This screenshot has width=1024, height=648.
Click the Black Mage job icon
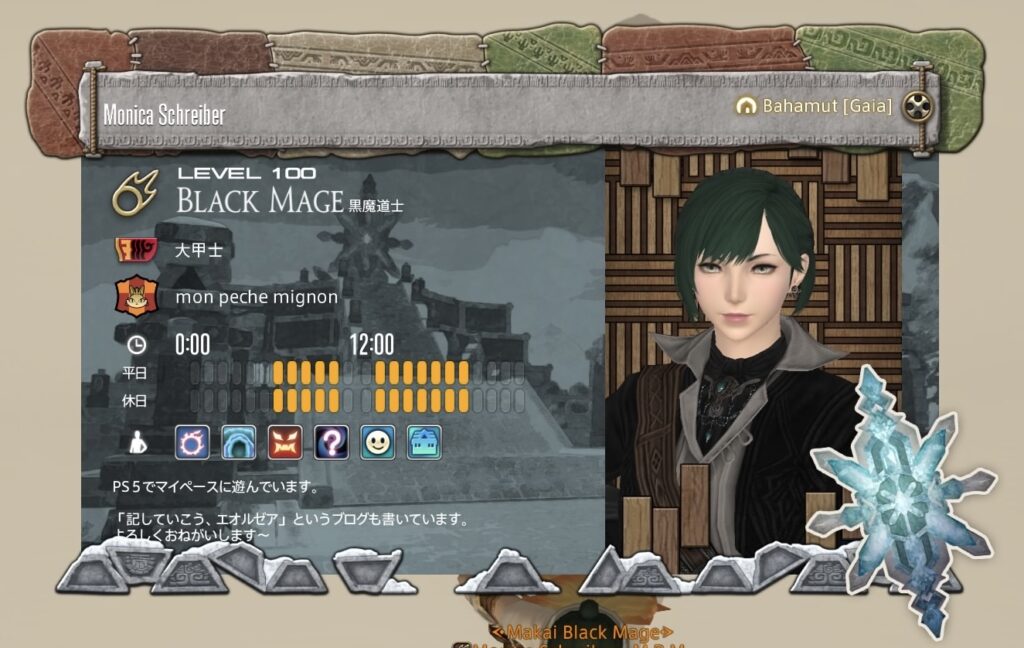point(134,193)
